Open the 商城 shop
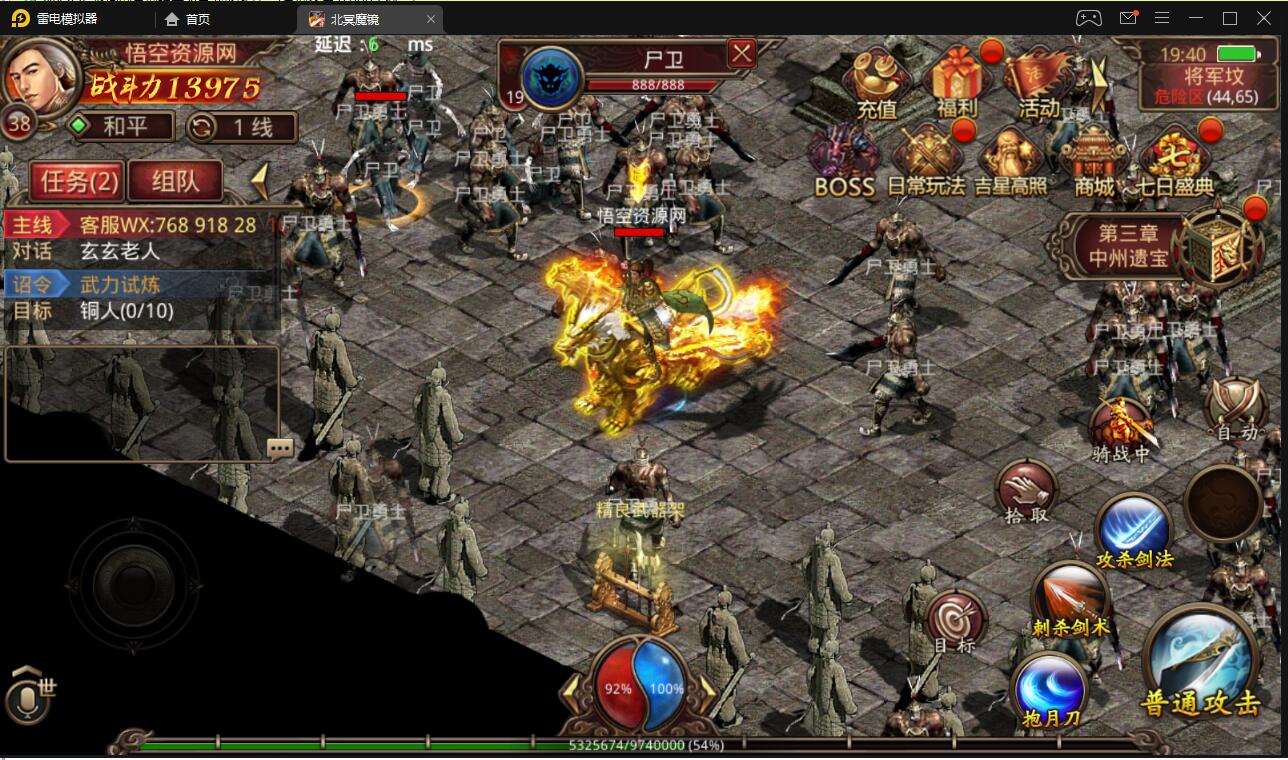Screen dimensions: 1288x760 click(x=1093, y=160)
